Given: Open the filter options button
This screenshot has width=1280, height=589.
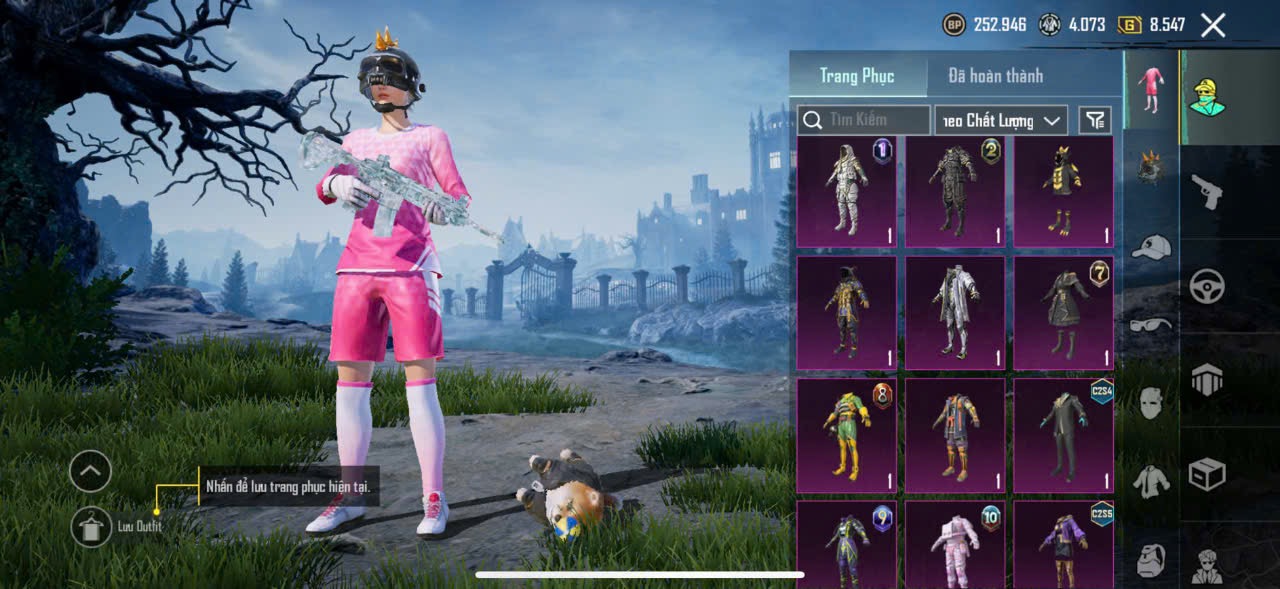Looking at the screenshot, I should (x=1095, y=120).
